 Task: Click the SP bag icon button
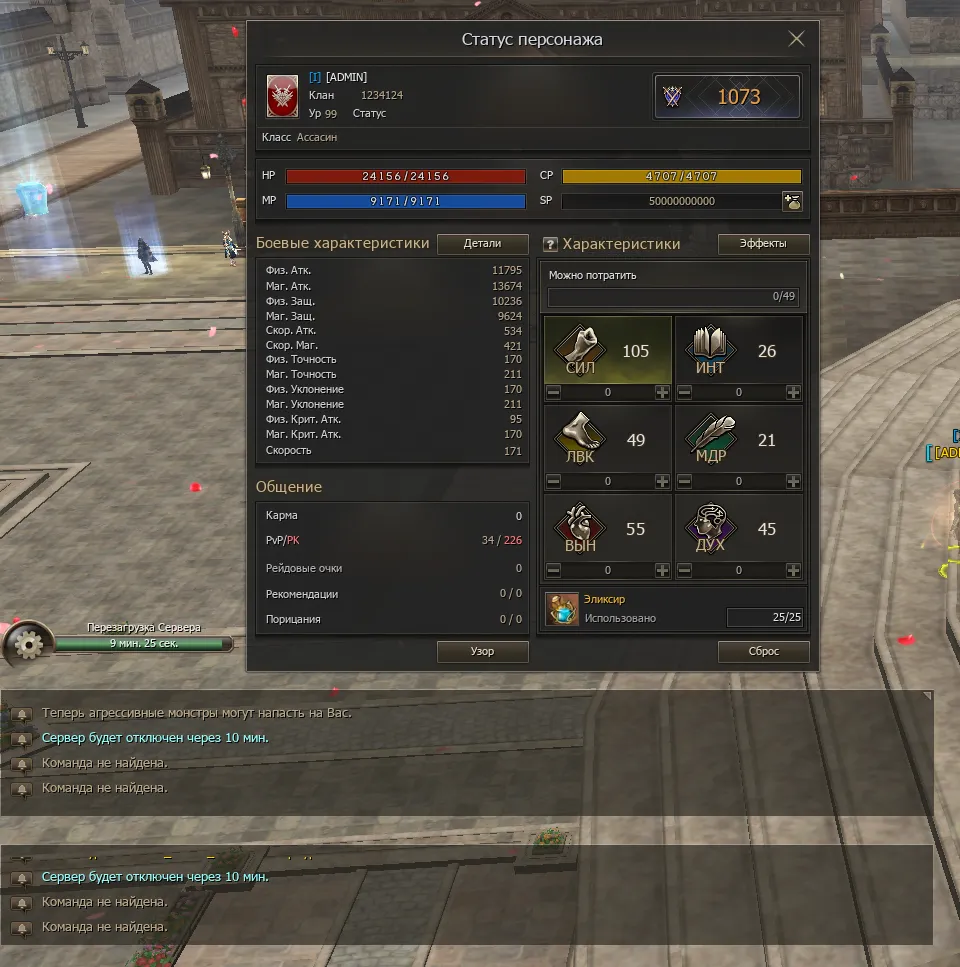tap(791, 201)
